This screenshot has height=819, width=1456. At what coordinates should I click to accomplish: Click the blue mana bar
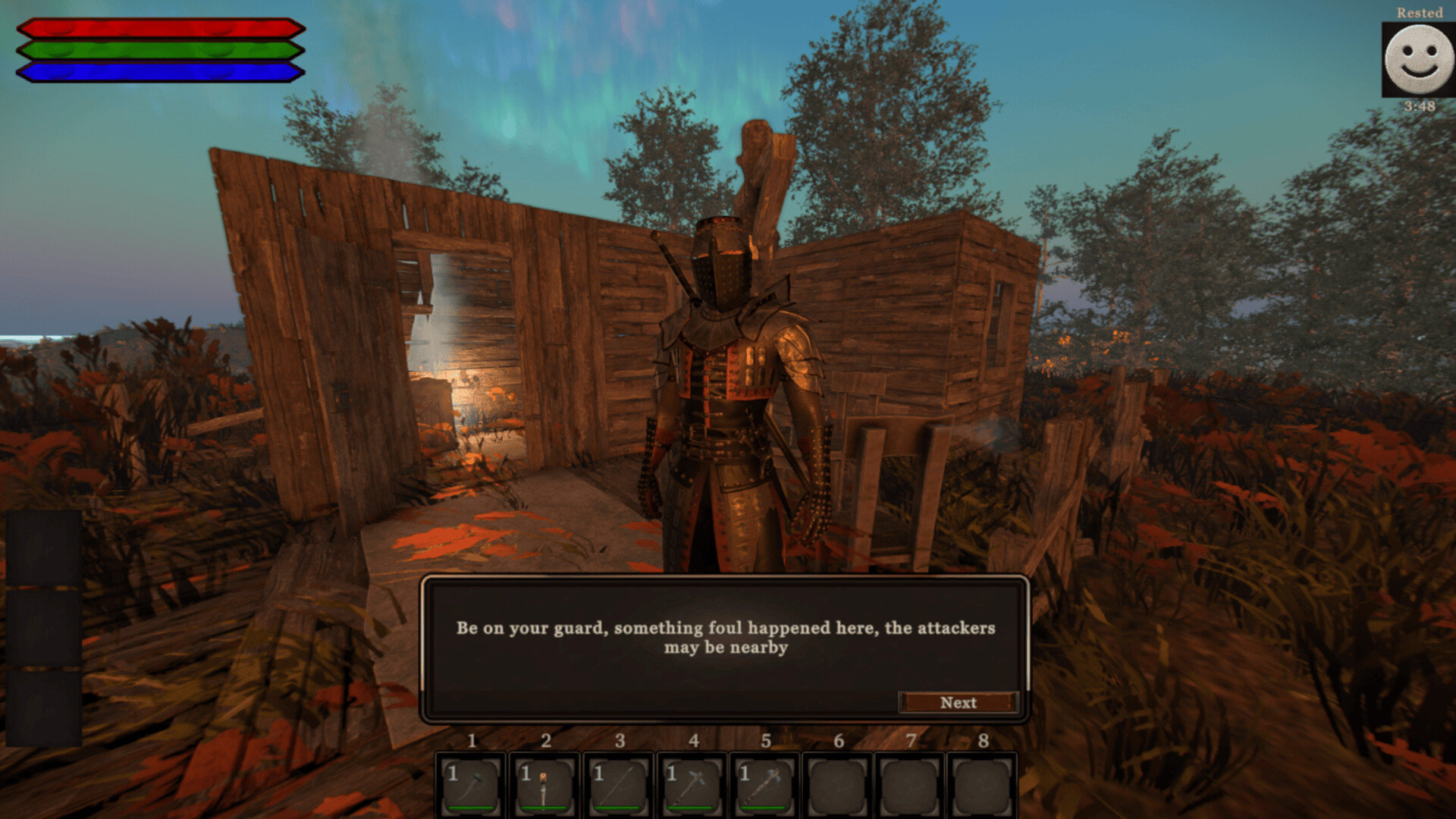(x=159, y=74)
